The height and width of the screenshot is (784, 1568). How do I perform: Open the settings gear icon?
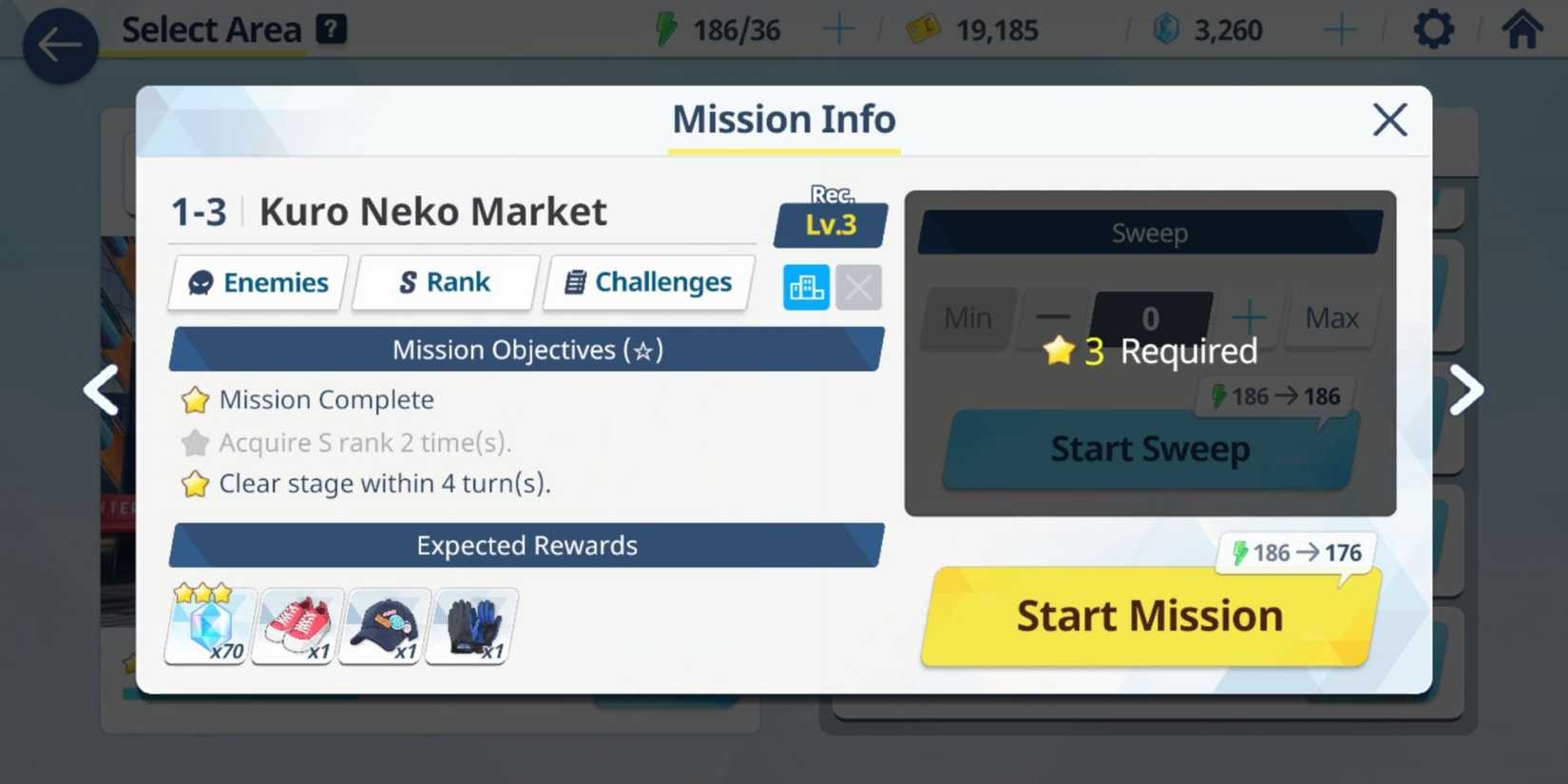point(1433,29)
